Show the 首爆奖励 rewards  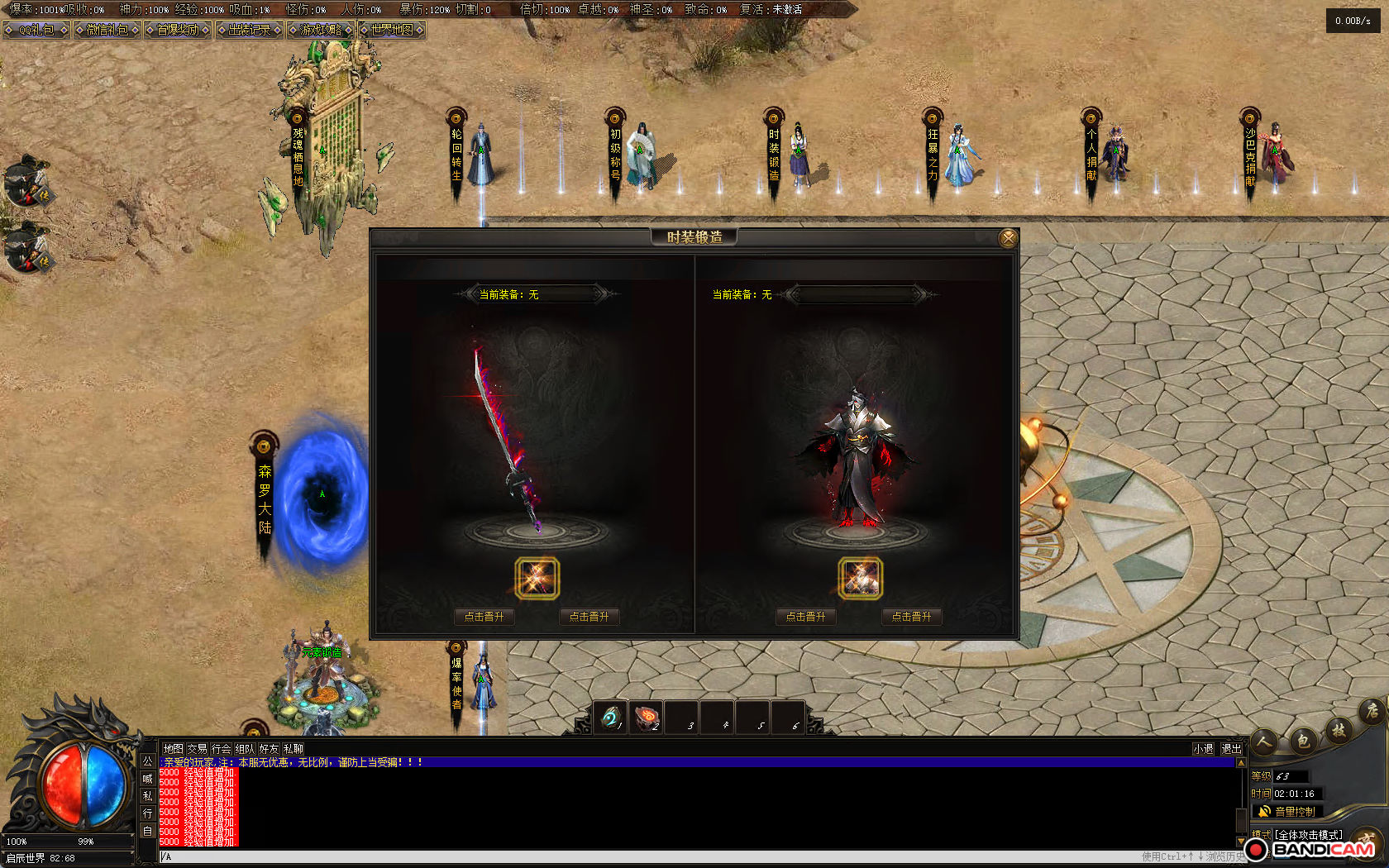point(178,30)
